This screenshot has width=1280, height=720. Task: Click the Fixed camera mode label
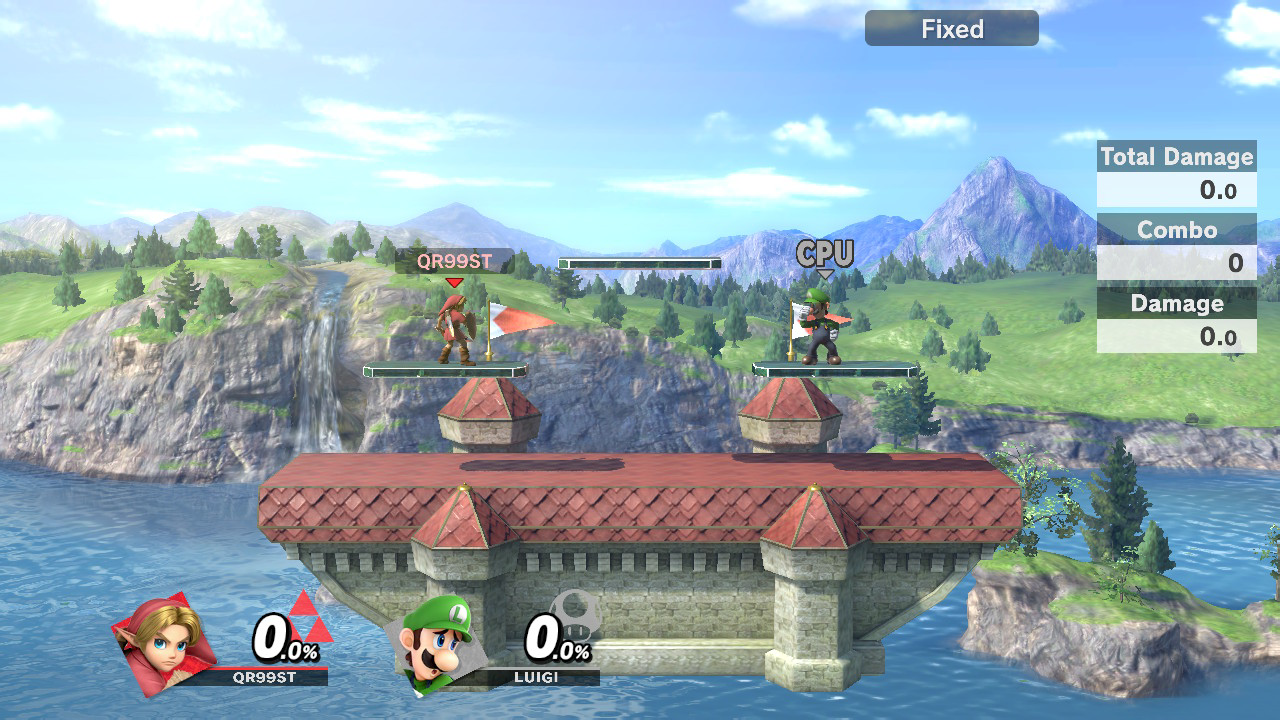(x=951, y=29)
